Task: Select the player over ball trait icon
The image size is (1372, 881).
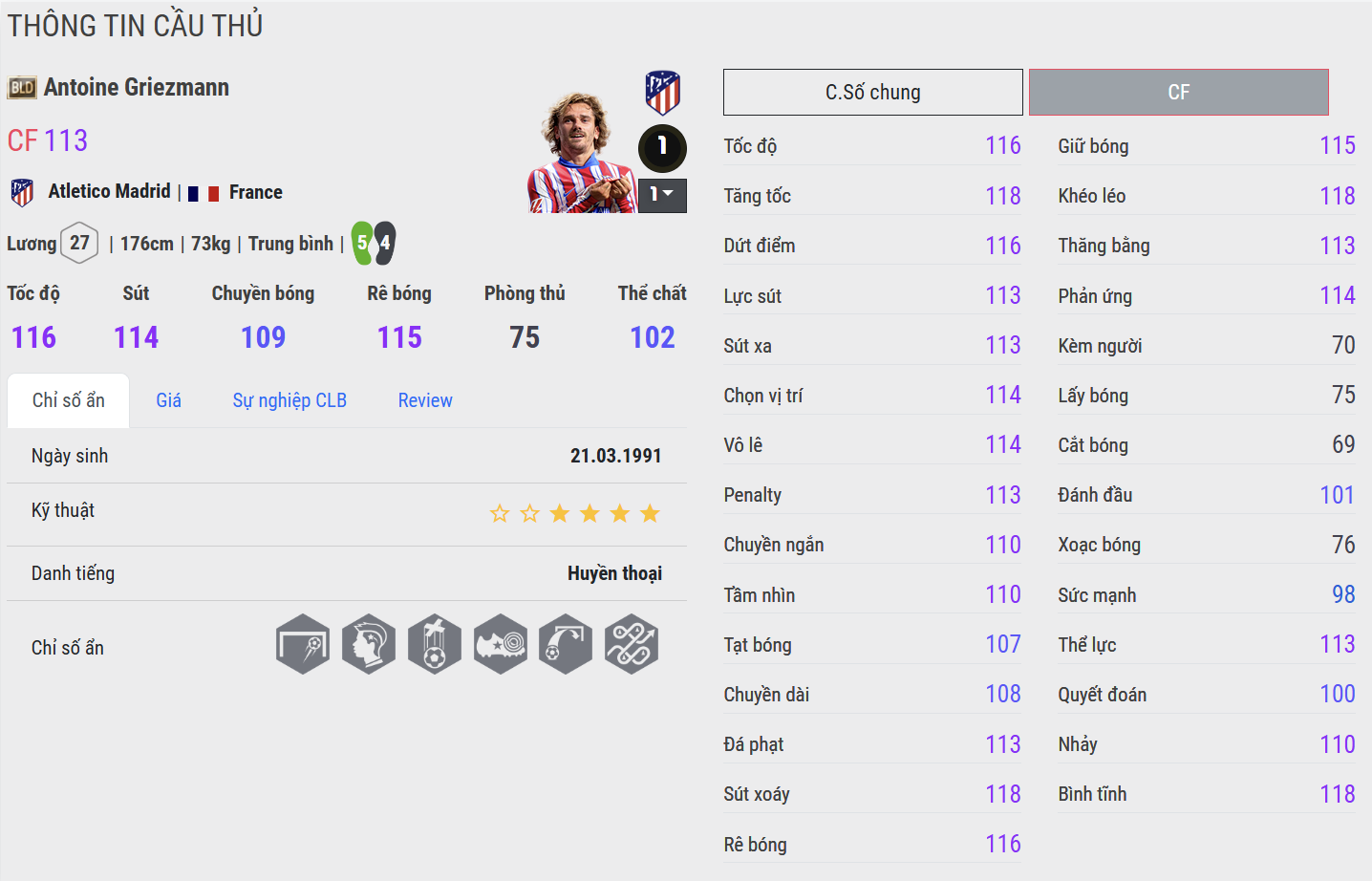Action: (435, 644)
